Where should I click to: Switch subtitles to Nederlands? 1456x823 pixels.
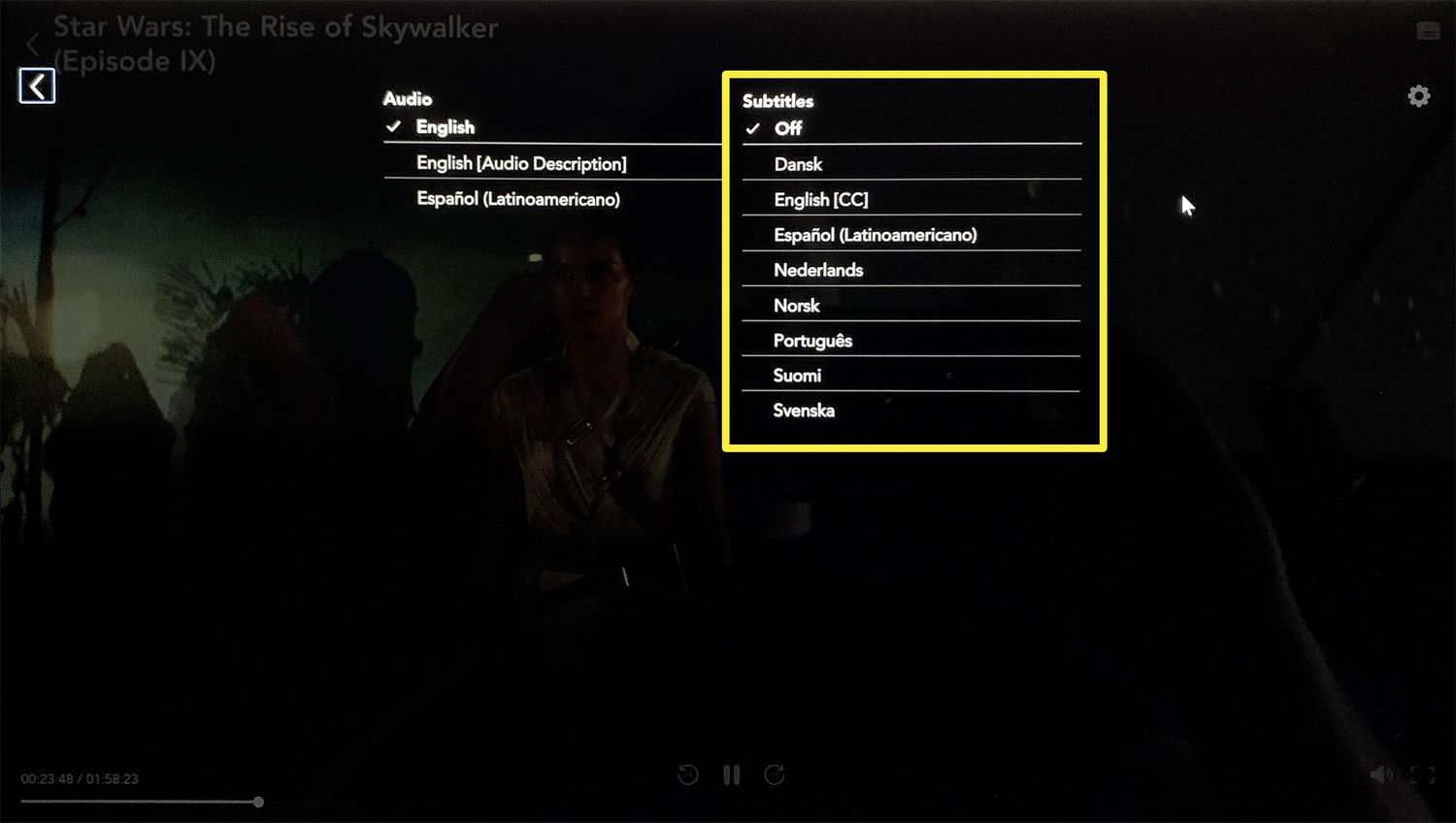click(x=818, y=270)
